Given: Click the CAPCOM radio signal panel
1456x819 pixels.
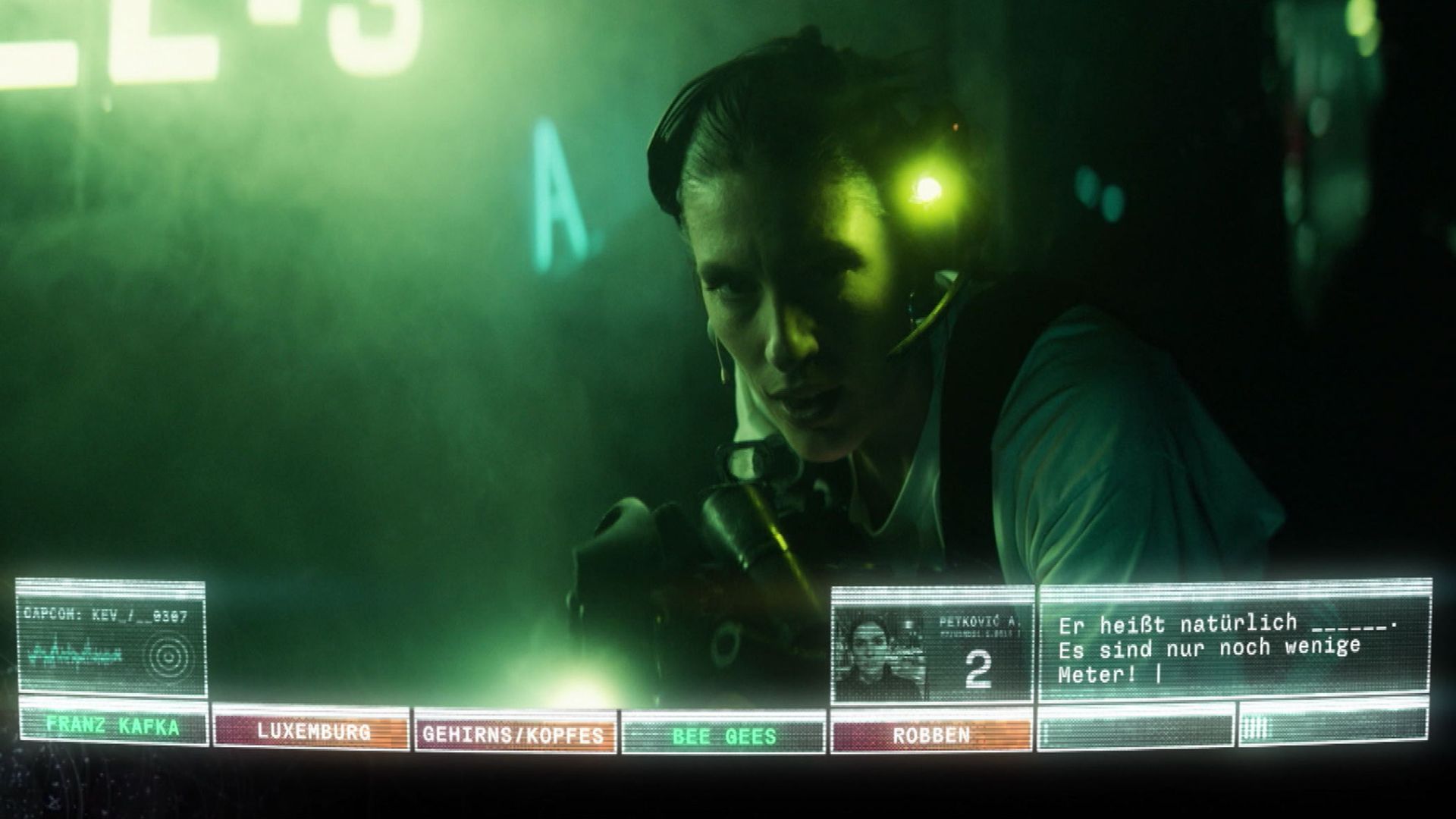Looking at the screenshot, I should click(x=111, y=639).
